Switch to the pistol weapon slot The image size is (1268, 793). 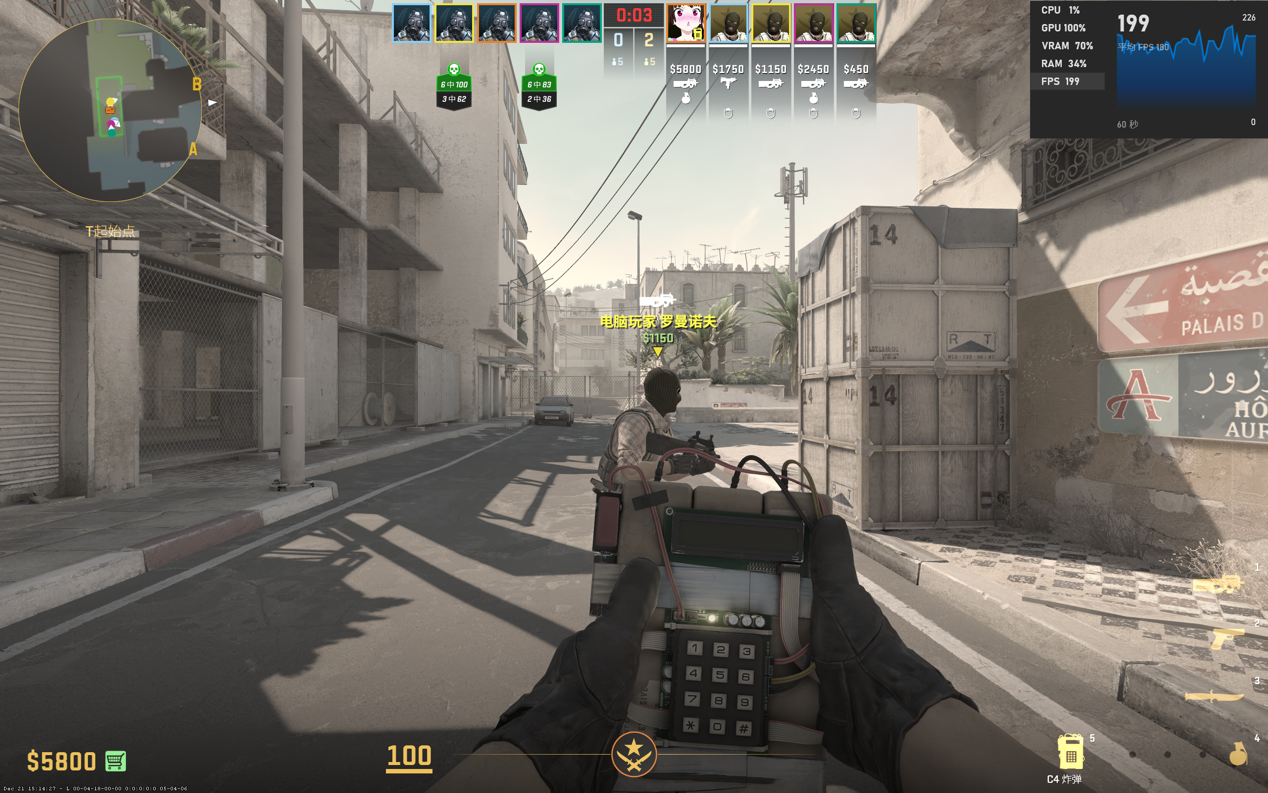[x=1226, y=637]
